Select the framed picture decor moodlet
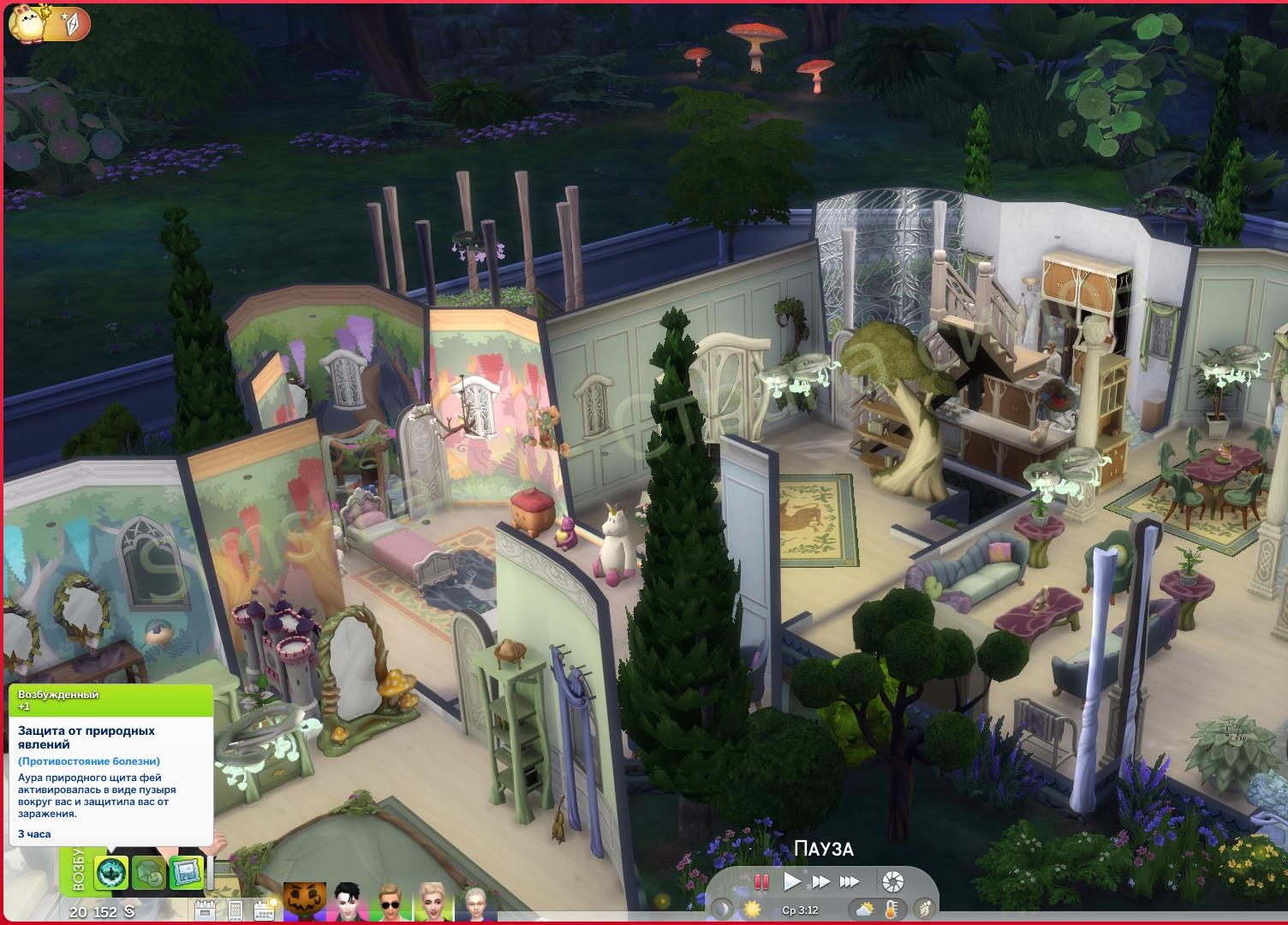The image size is (1288, 925). point(185,873)
